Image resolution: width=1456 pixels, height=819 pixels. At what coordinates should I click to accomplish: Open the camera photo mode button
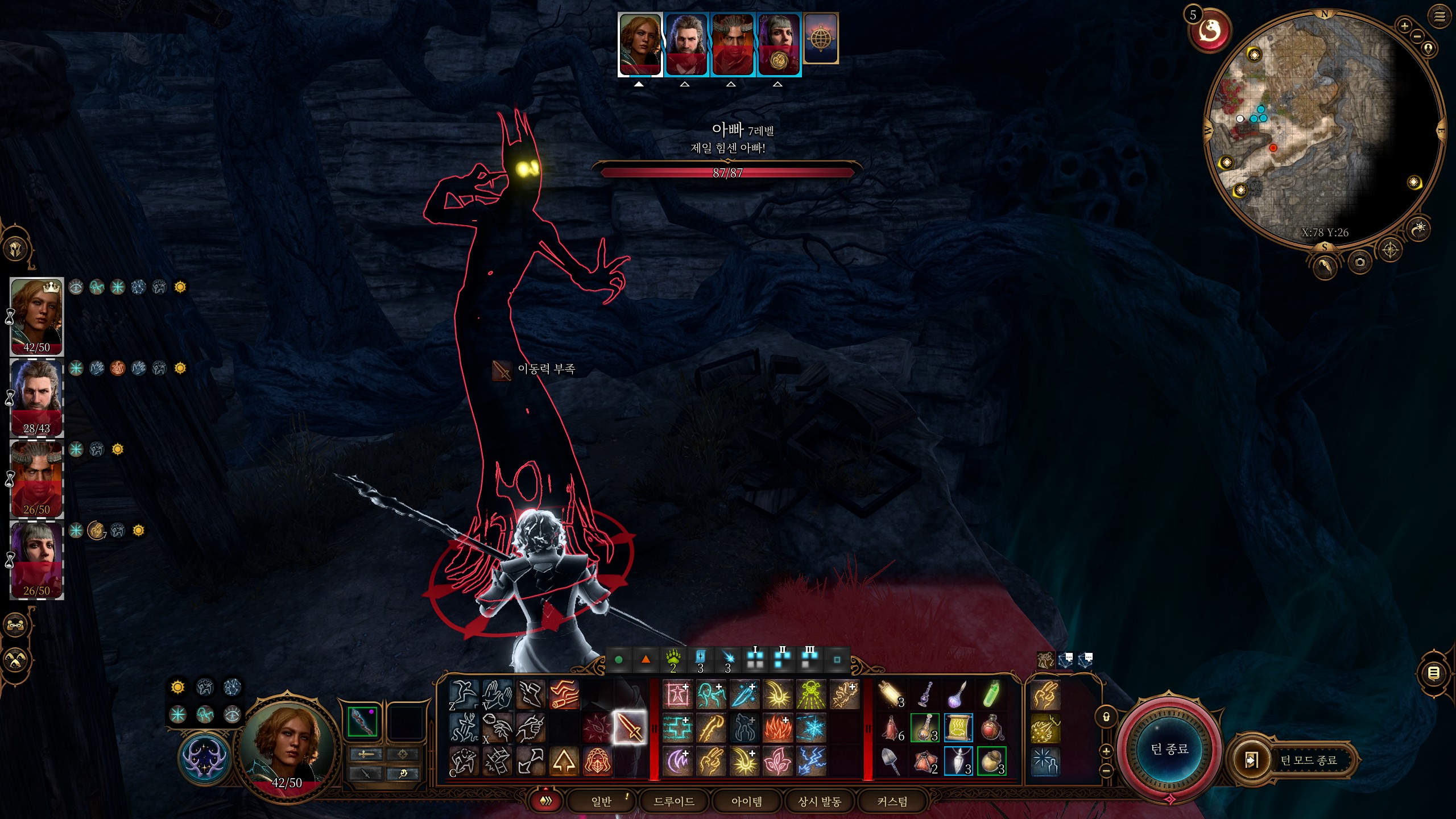coord(1360,262)
